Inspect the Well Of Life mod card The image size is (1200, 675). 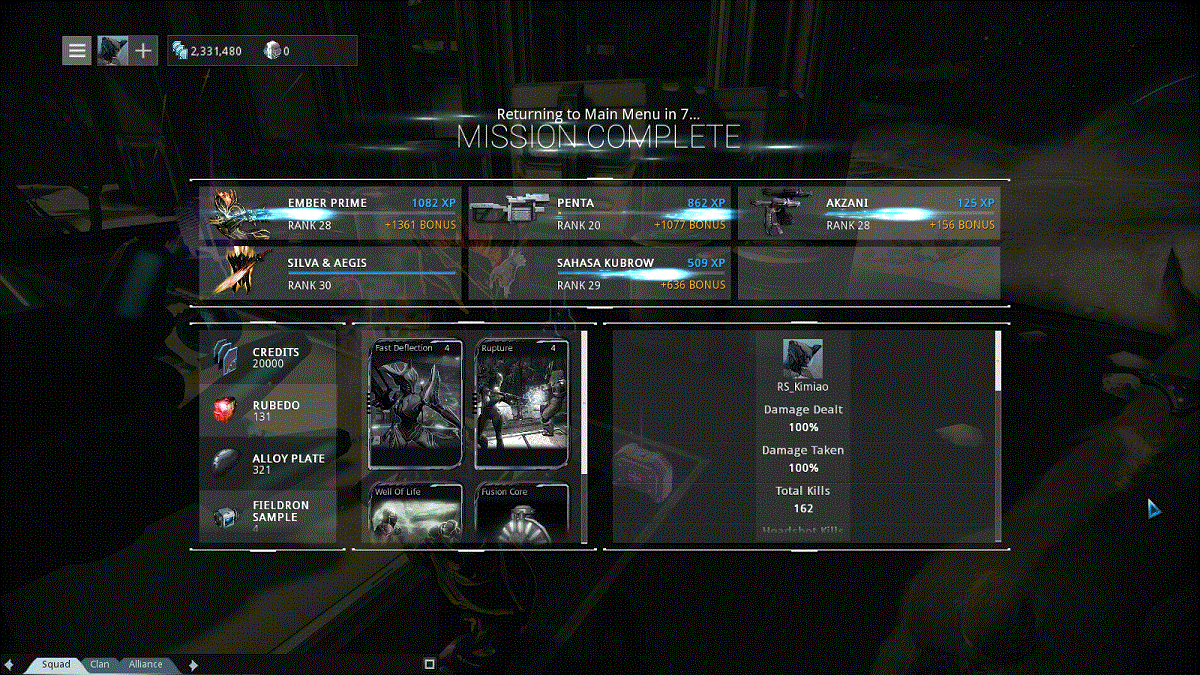click(416, 512)
